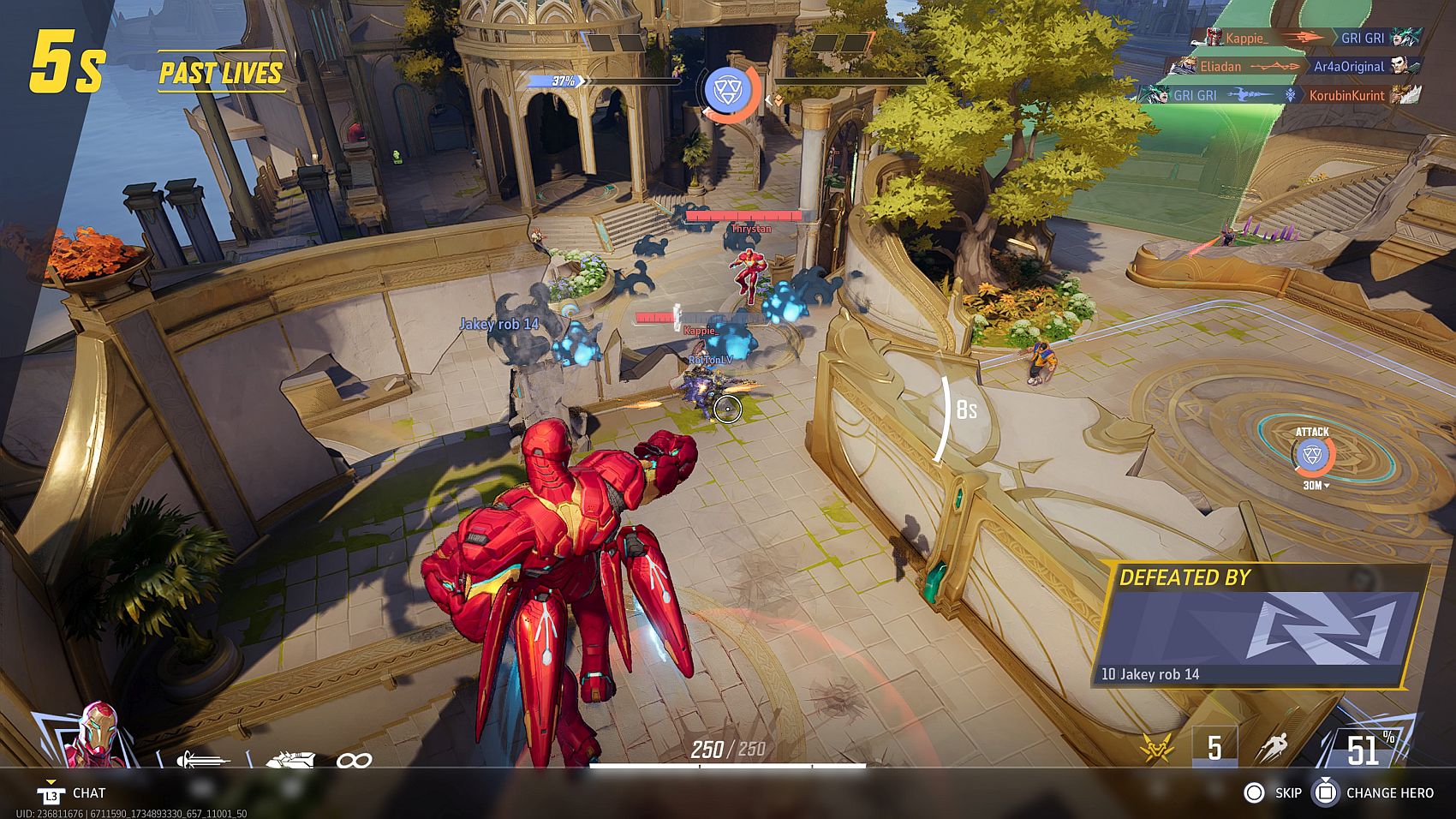Click the Attack objective waypoint marker
This screenshot has width=1456, height=819.
point(1311,455)
